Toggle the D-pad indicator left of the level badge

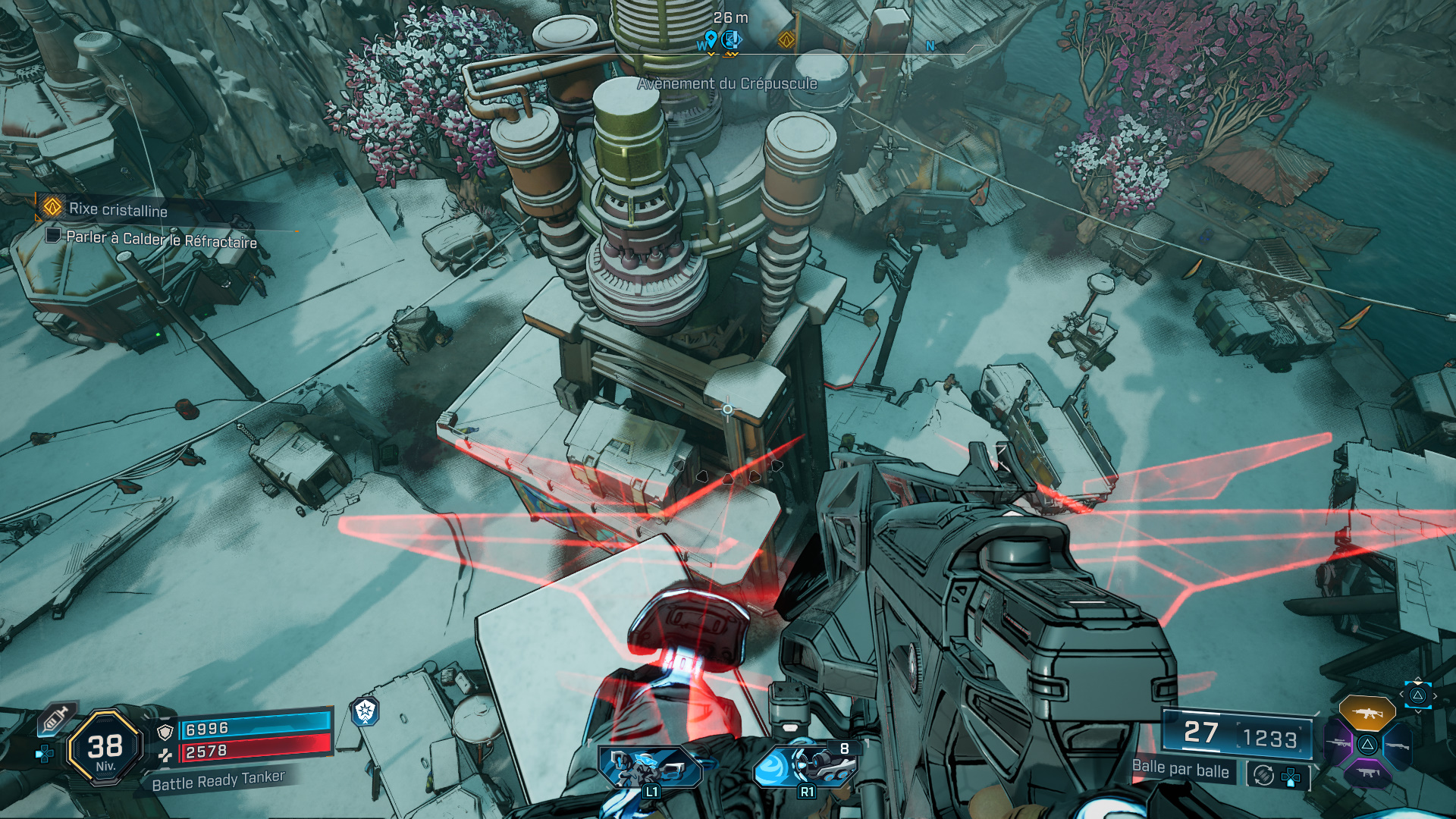(42, 755)
